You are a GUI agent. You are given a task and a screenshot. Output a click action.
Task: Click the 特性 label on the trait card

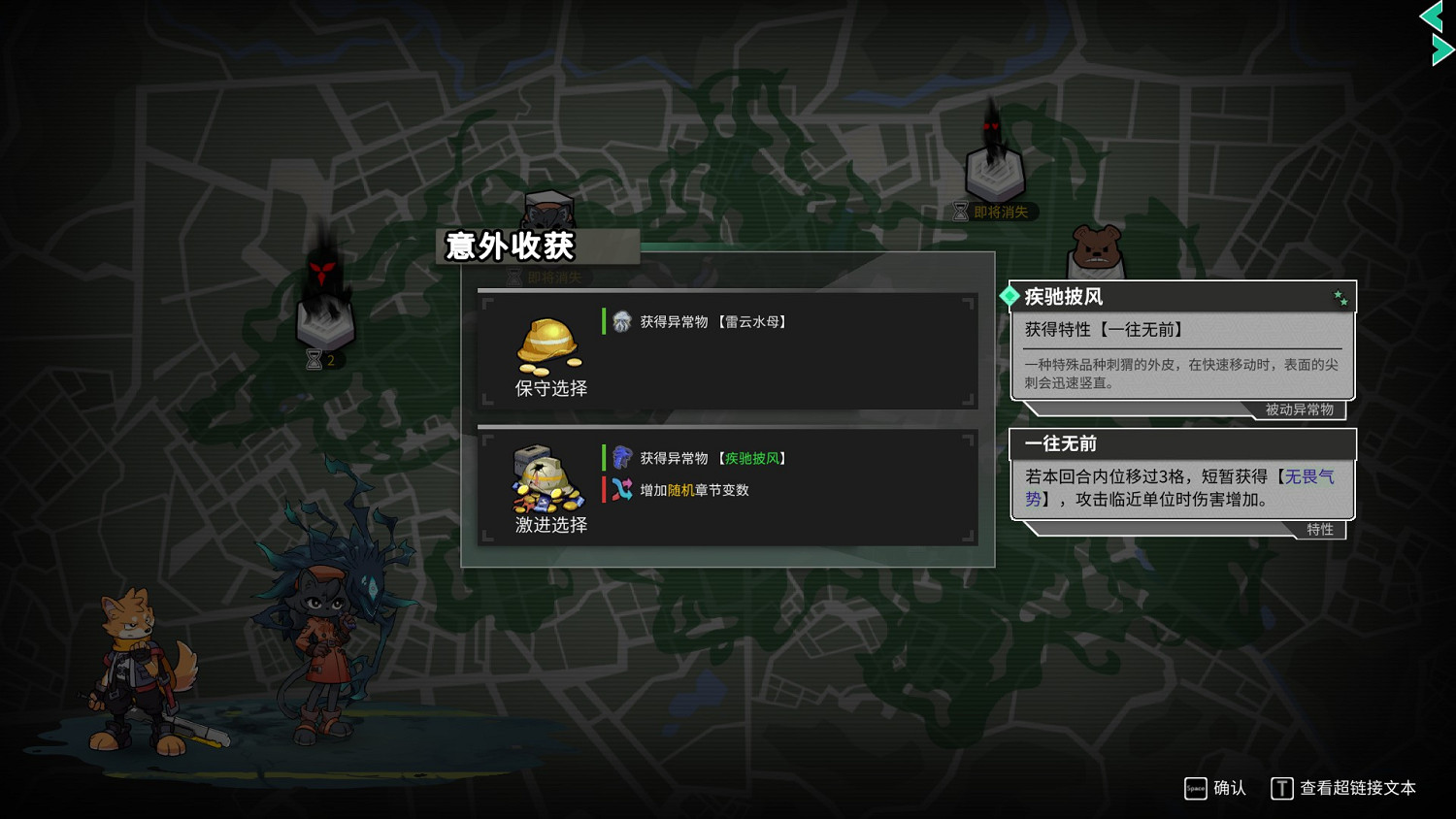coord(1322,530)
